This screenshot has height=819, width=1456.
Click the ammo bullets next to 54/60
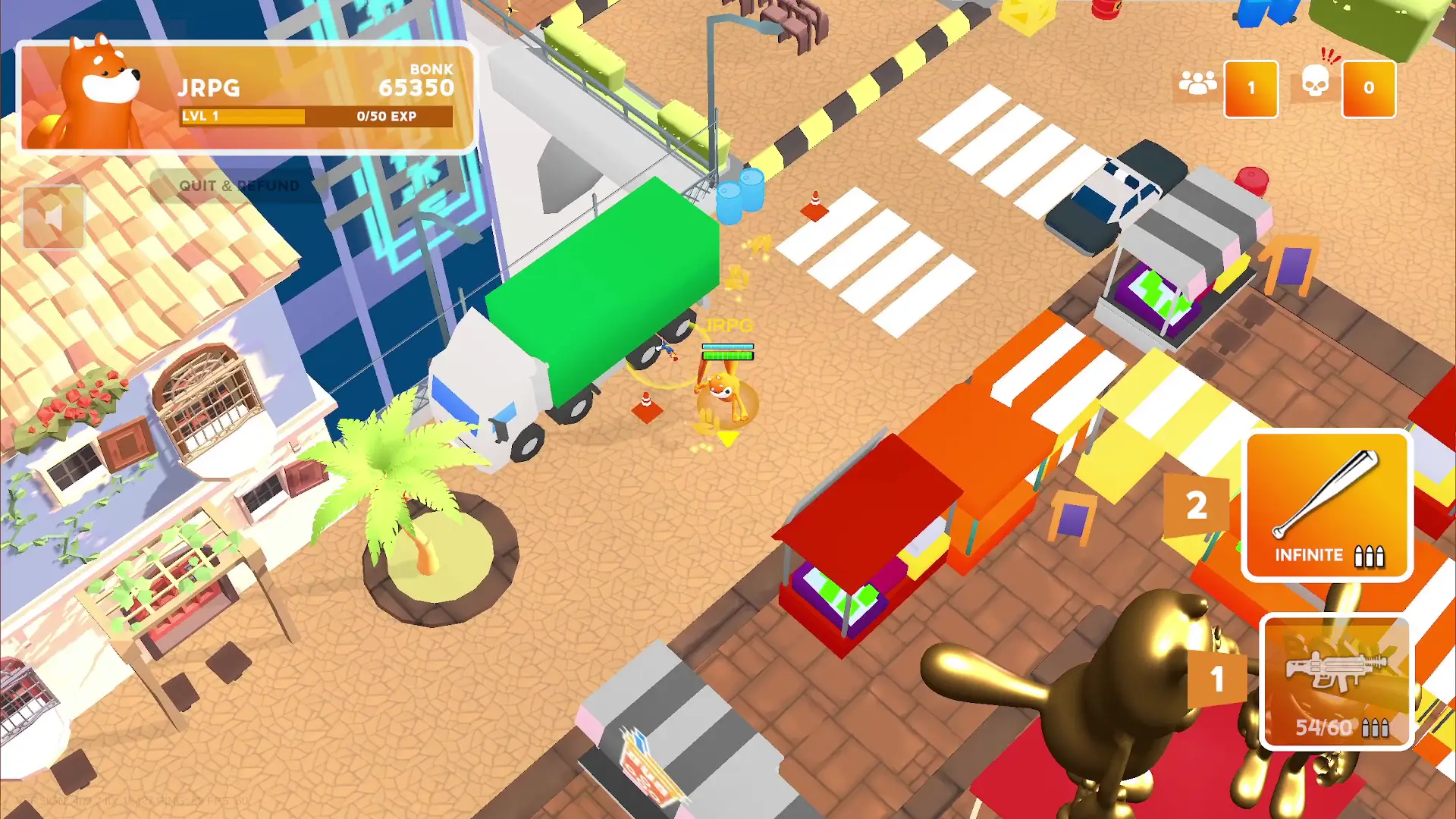click(x=1376, y=730)
